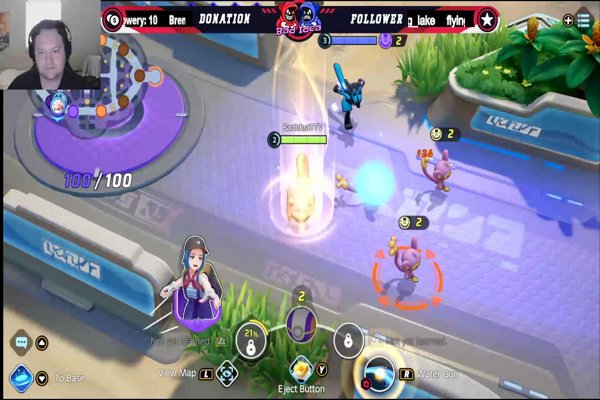Open the View Map icon
The height and width of the screenshot is (400, 600).
coord(229,372)
